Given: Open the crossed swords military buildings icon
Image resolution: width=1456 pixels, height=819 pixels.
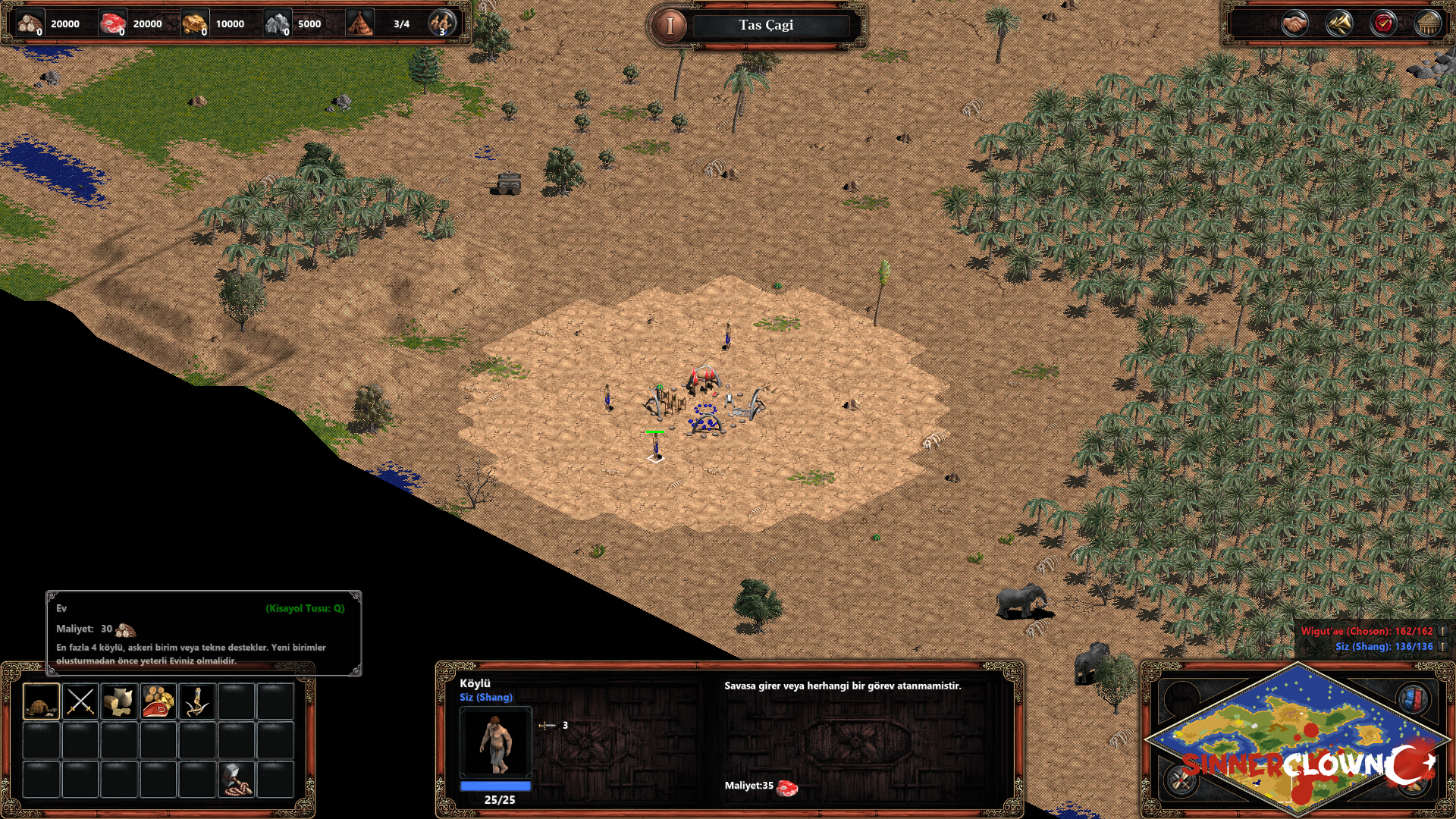Looking at the screenshot, I should (80, 701).
